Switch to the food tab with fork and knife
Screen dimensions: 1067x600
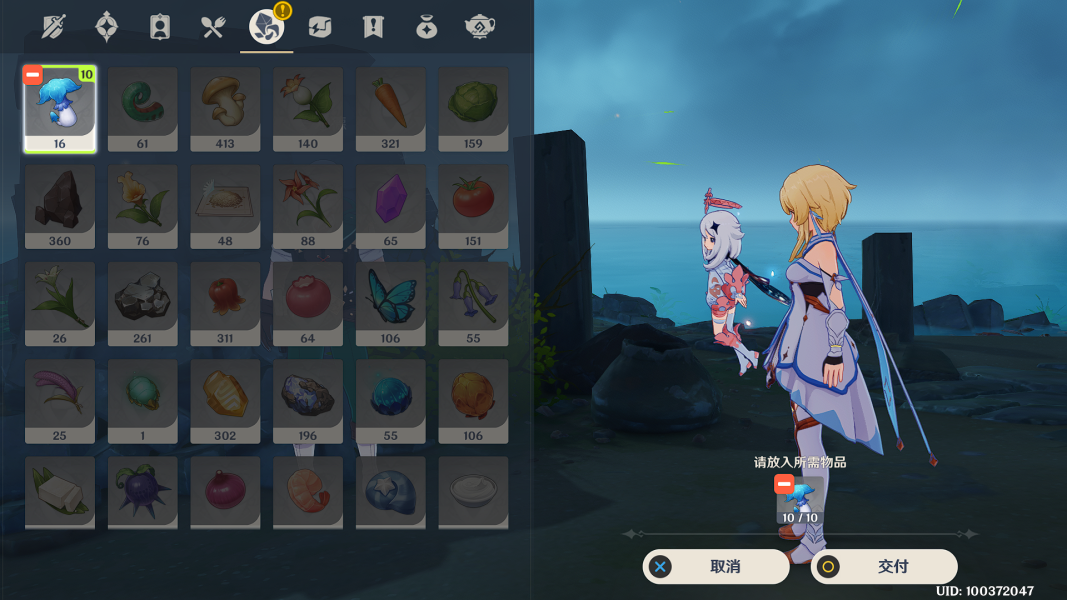click(x=213, y=27)
